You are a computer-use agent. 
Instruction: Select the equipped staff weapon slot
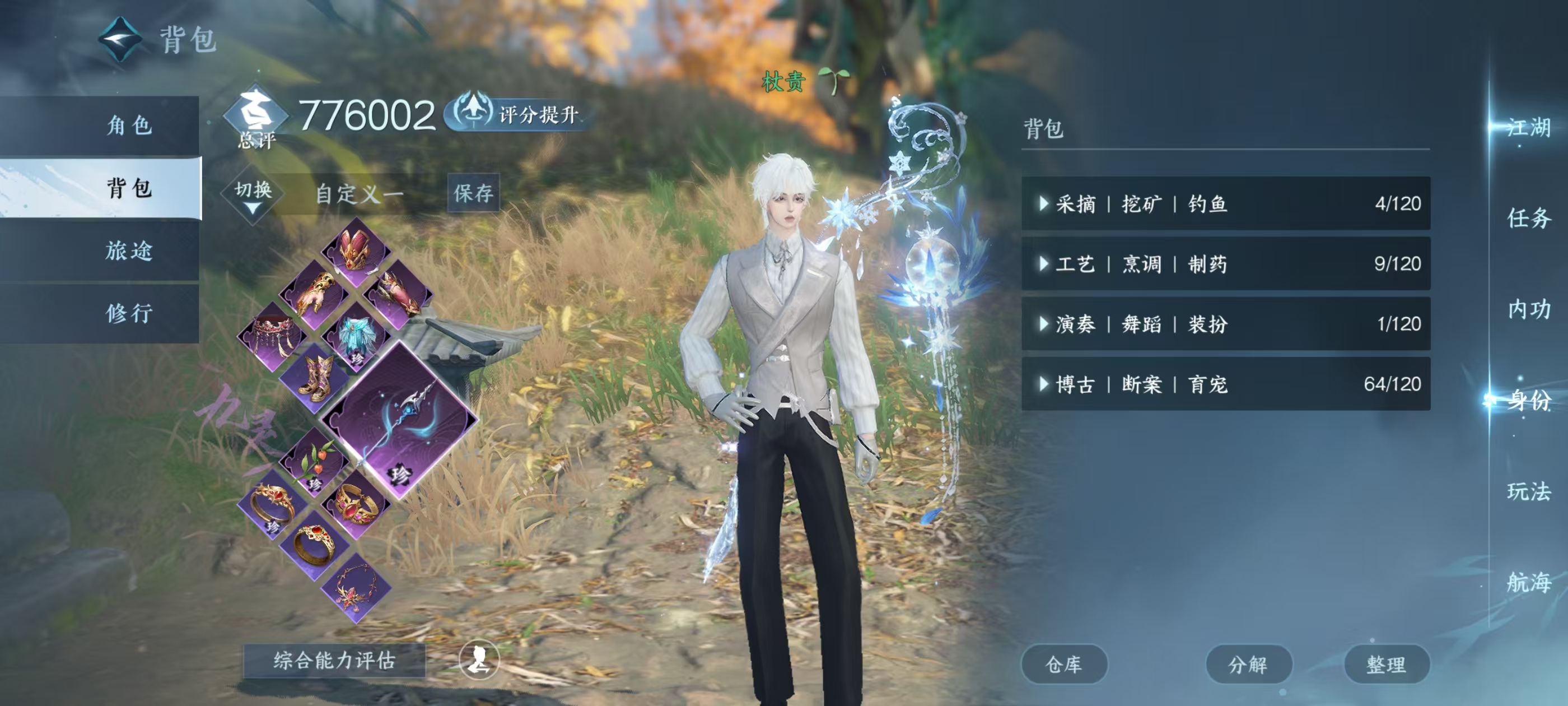click(399, 421)
